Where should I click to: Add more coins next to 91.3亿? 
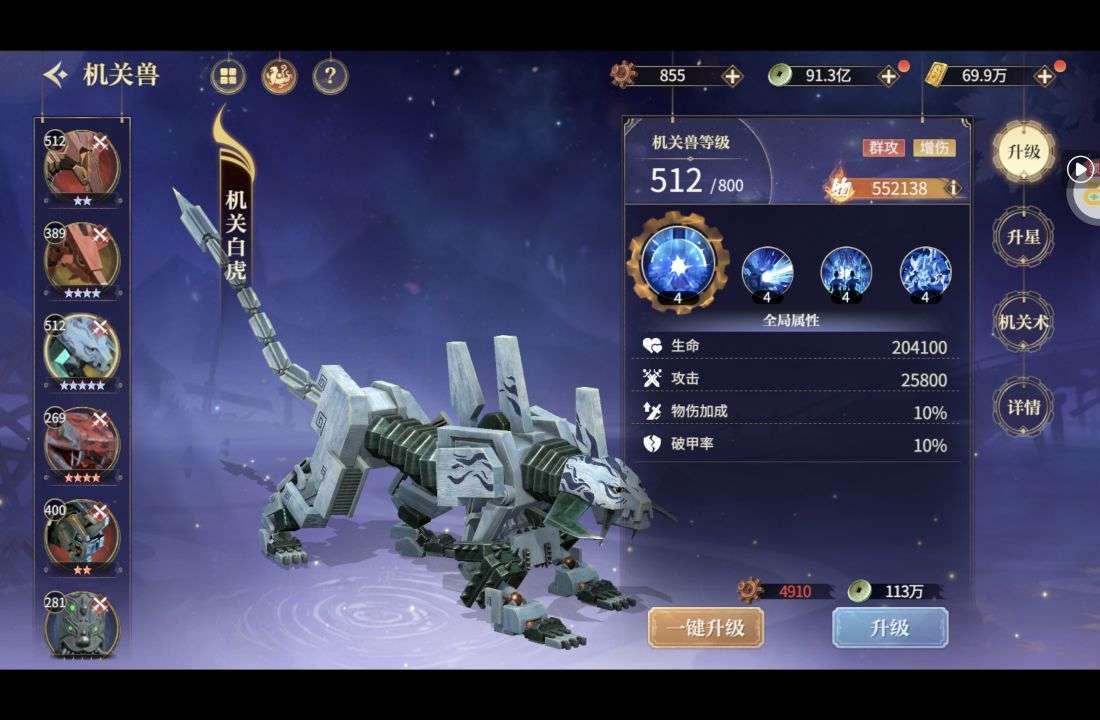pyautogui.click(x=887, y=76)
